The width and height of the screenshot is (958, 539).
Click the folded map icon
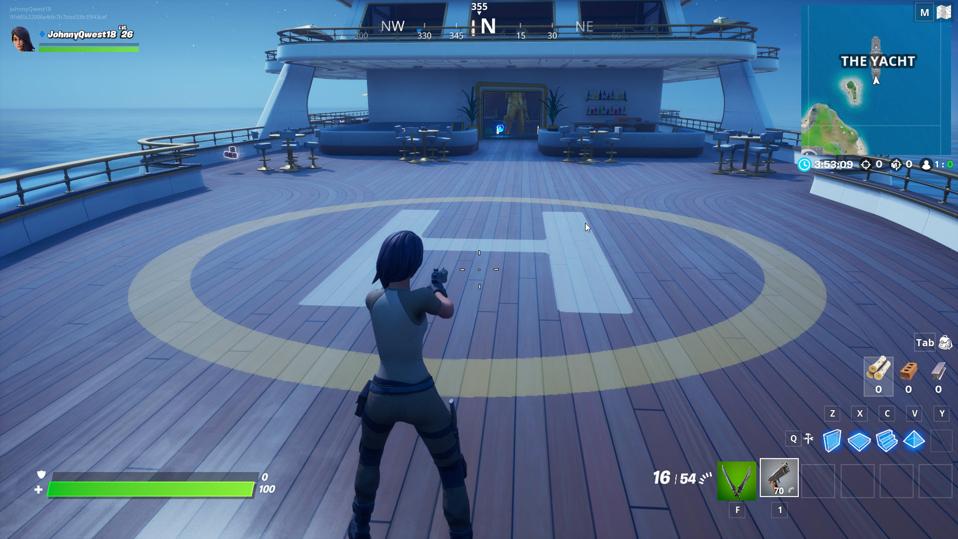click(943, 12)
